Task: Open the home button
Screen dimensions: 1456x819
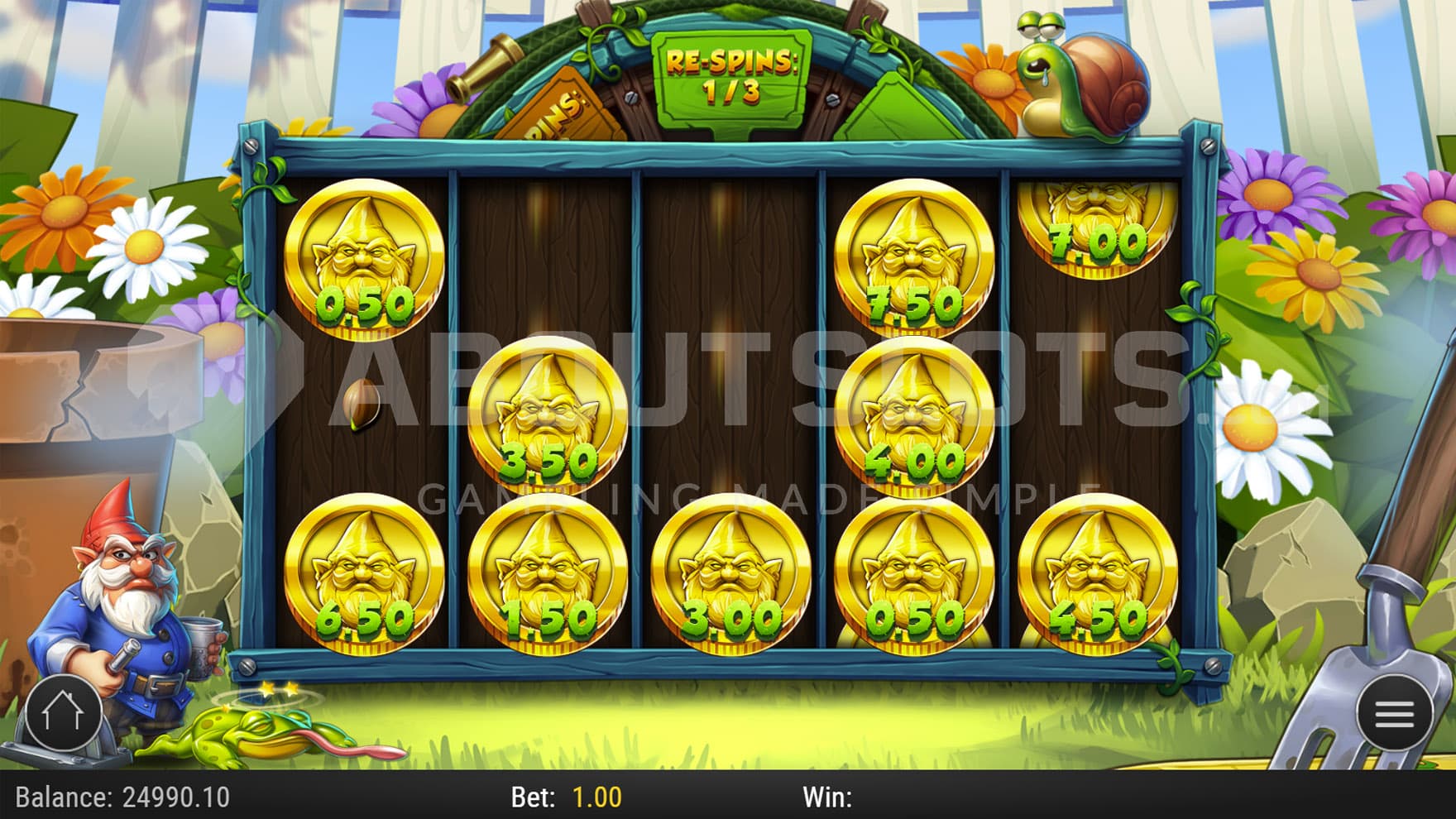Action: [63, 712]
